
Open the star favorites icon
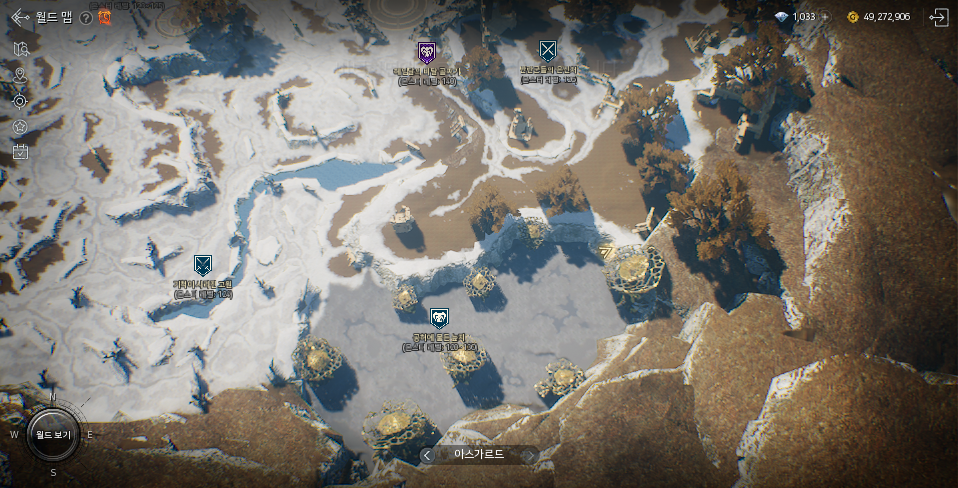[20, 127]
